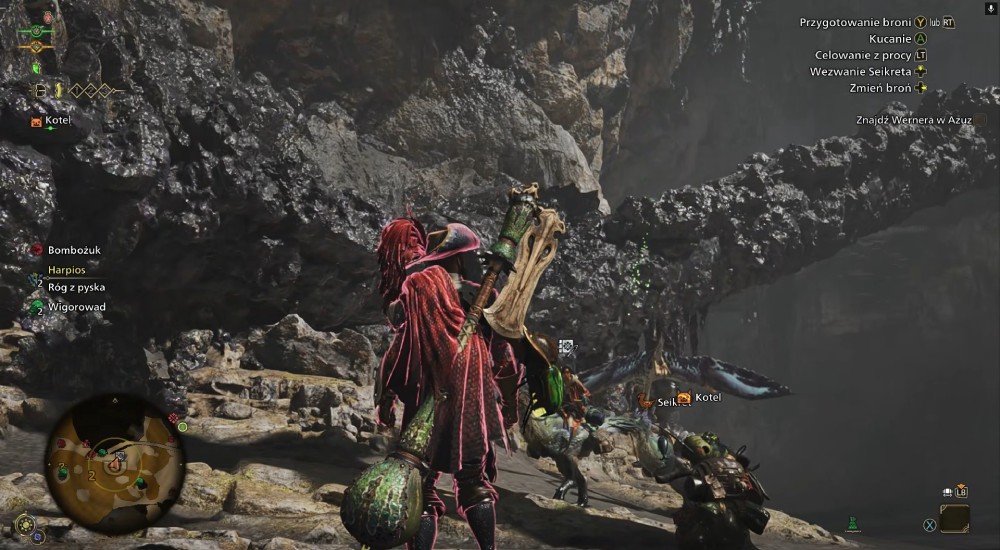The image size is (1000, 550).
Task: Select the Kotel companion status entry
Action: click(52, 121)
